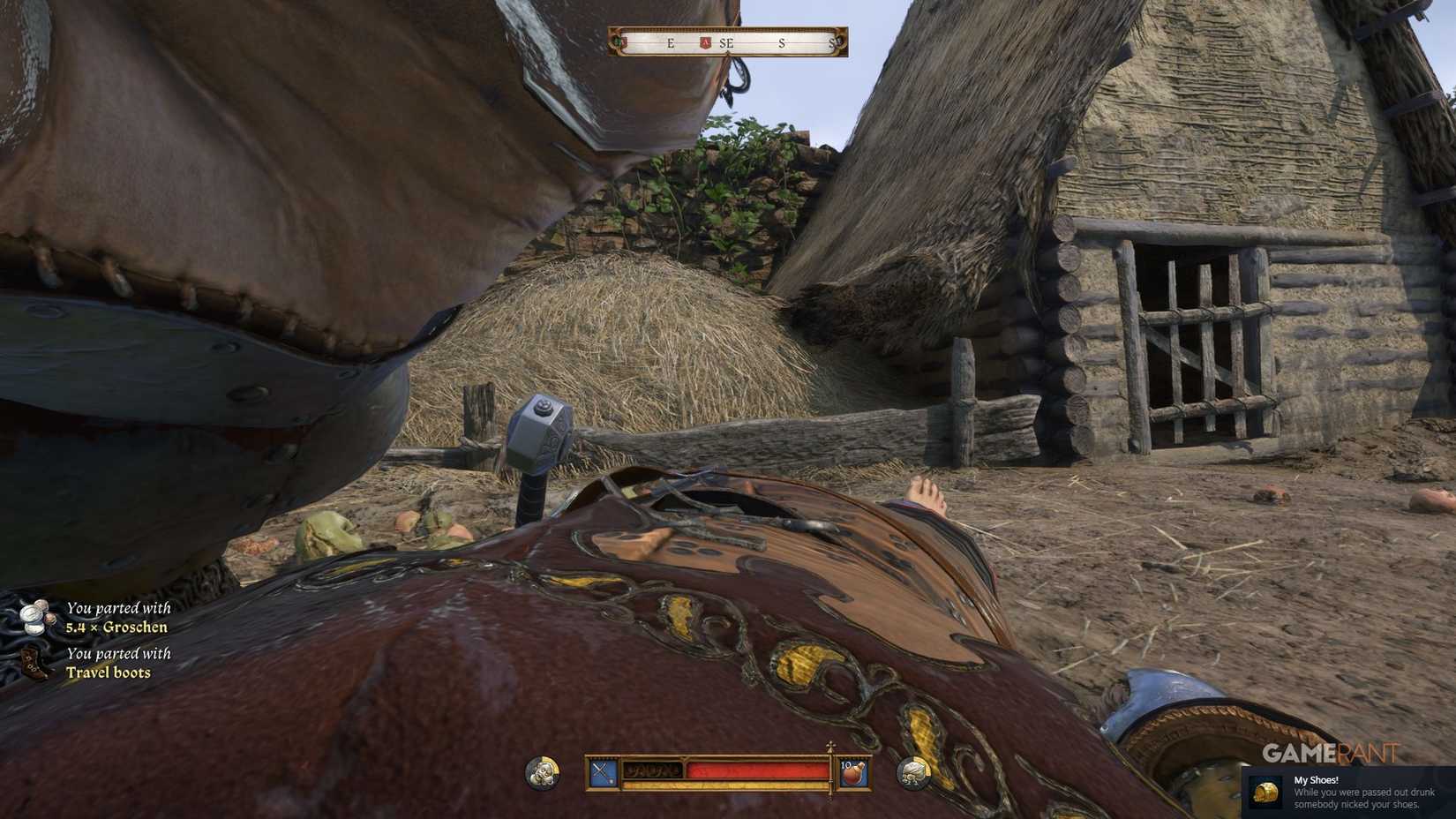
Task: Select the green marker on the compass edge
Action: 616,41
